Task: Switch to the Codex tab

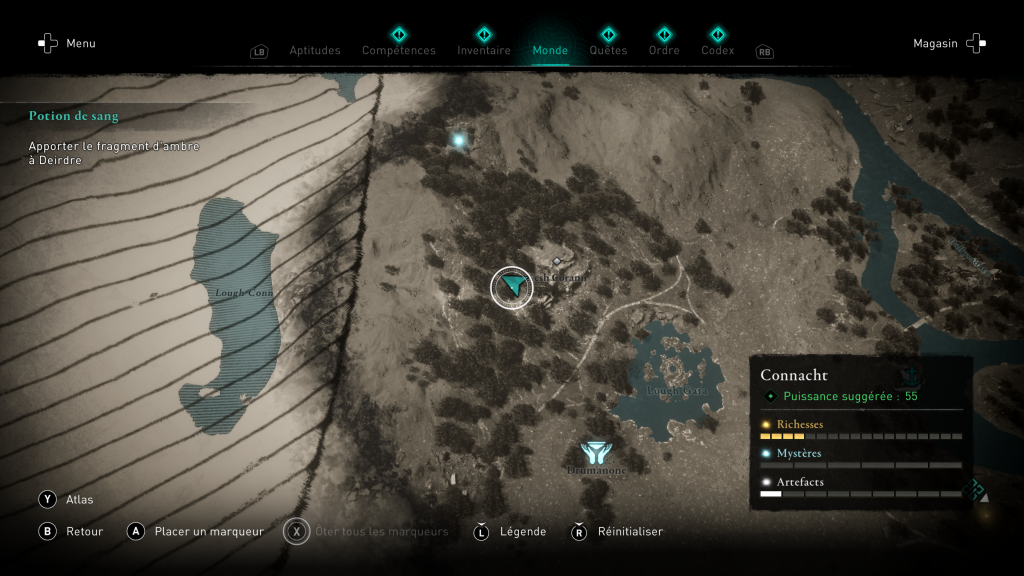Action: [x=717, y=50]
